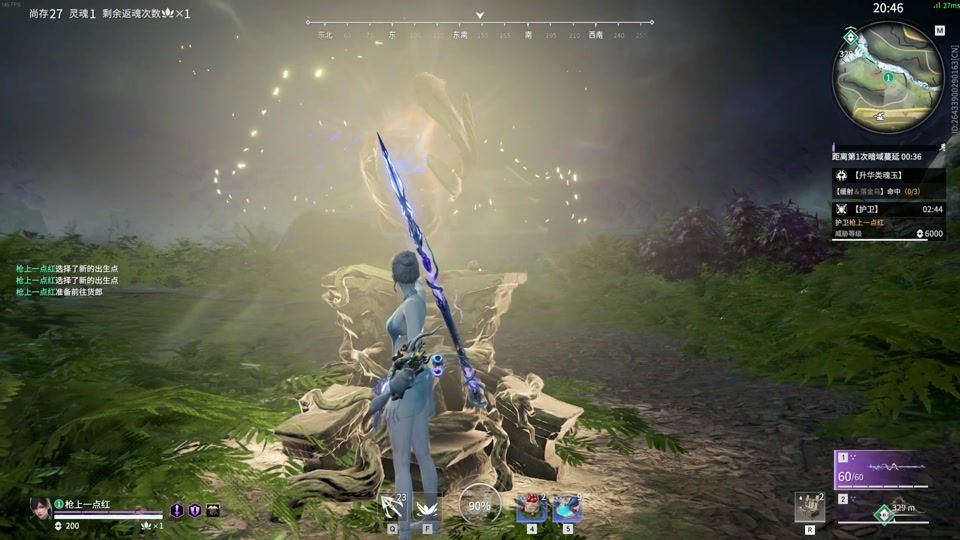Select the dark square buff icon beside the shield
This screenshot has width=960, height=540.
(213, 510)
